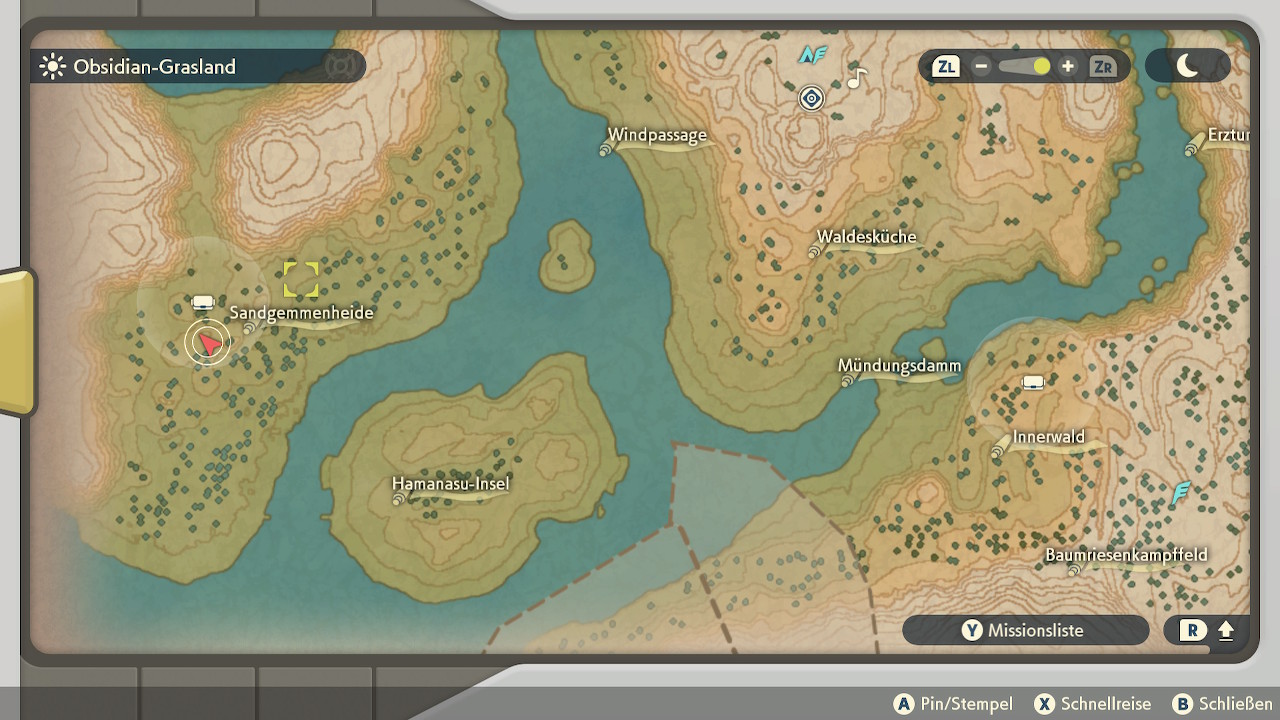Pick the Innerwald location on map
Screen dimensions: 1280x720
tap(1050, 438)
